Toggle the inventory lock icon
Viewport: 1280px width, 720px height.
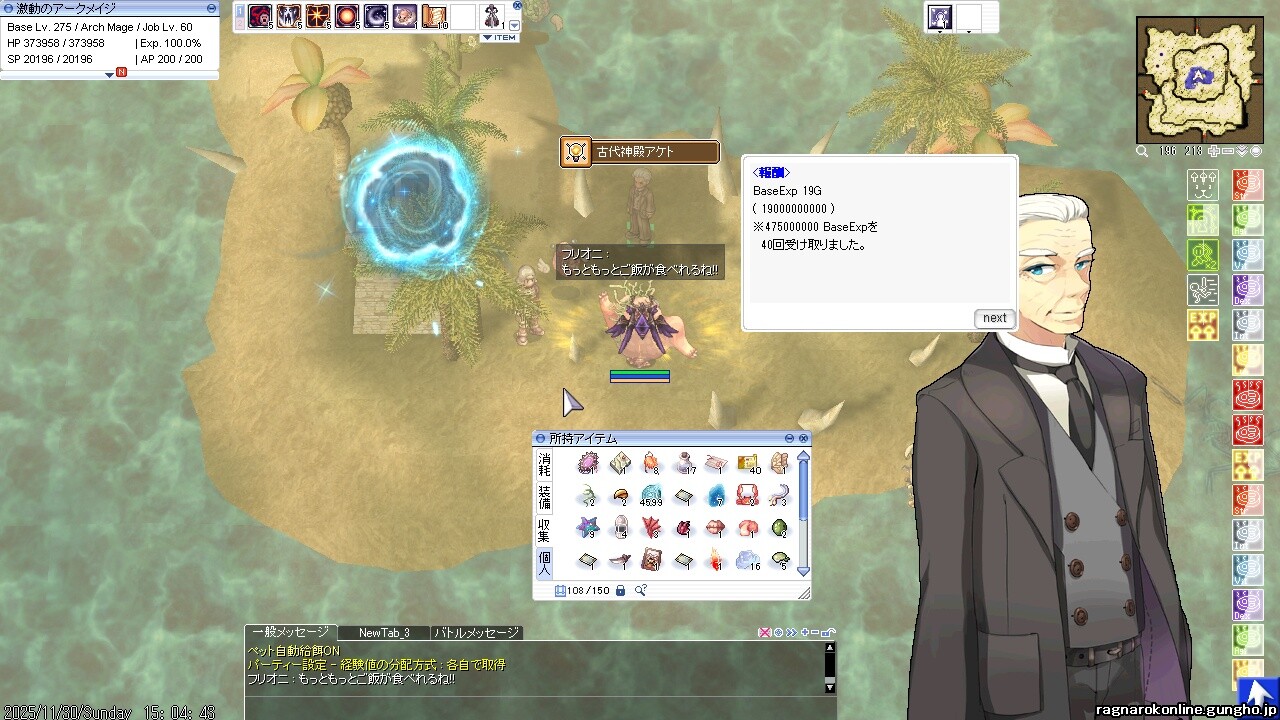point(620,591)
